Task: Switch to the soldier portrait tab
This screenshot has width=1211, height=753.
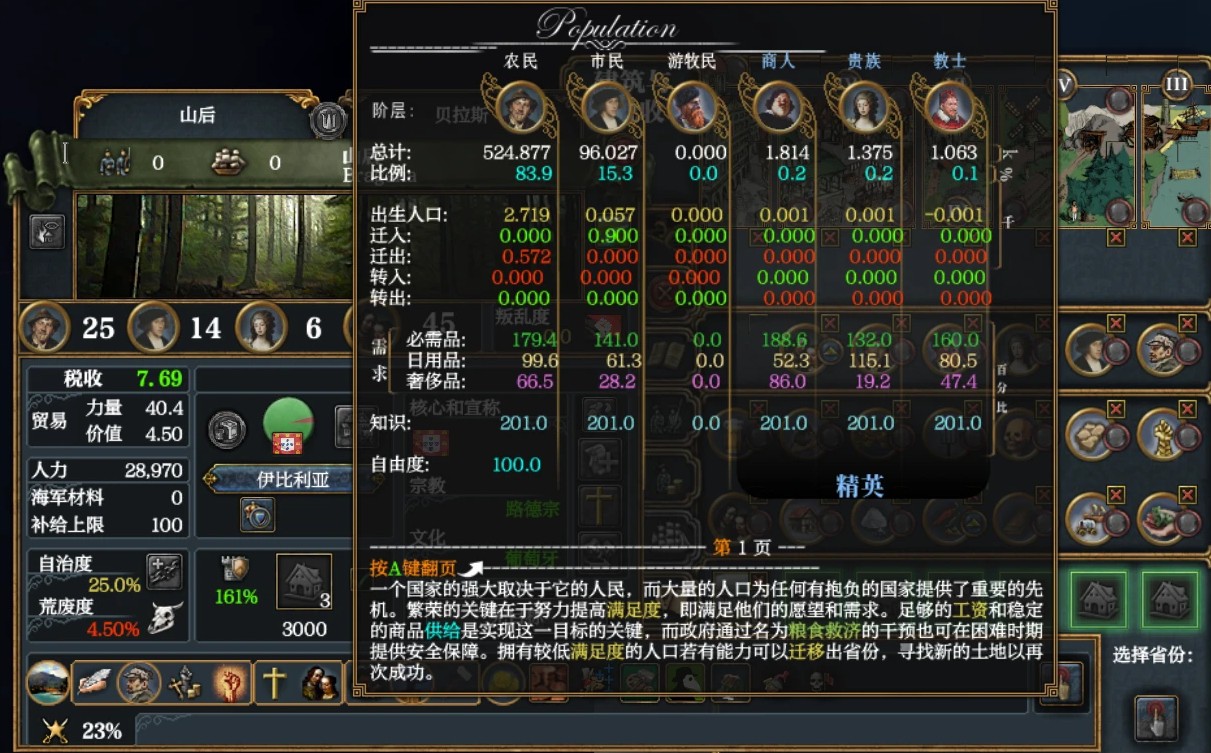Action: (x=138, y=682)
